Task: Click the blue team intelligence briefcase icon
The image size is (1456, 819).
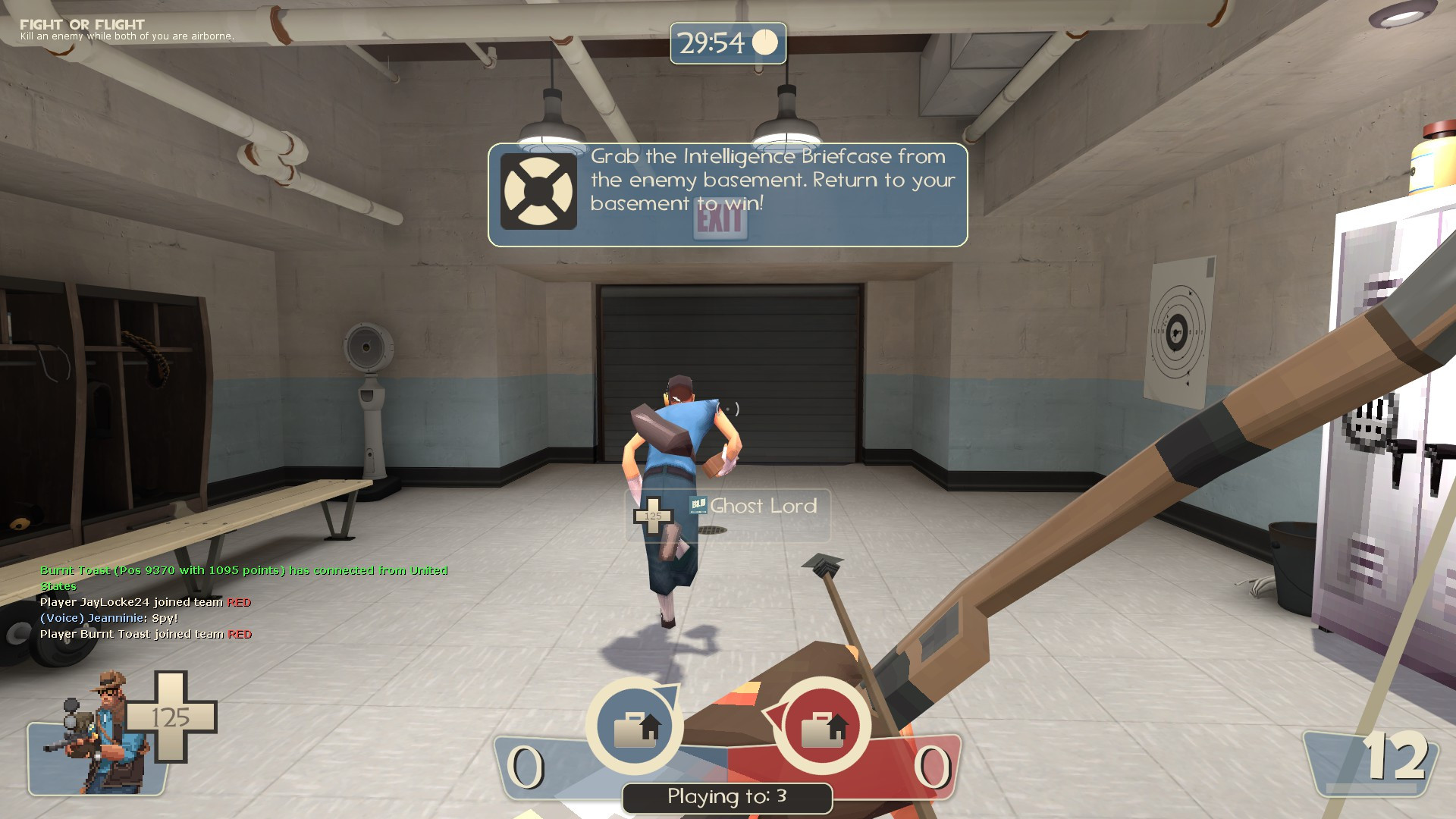Action: 635,727
